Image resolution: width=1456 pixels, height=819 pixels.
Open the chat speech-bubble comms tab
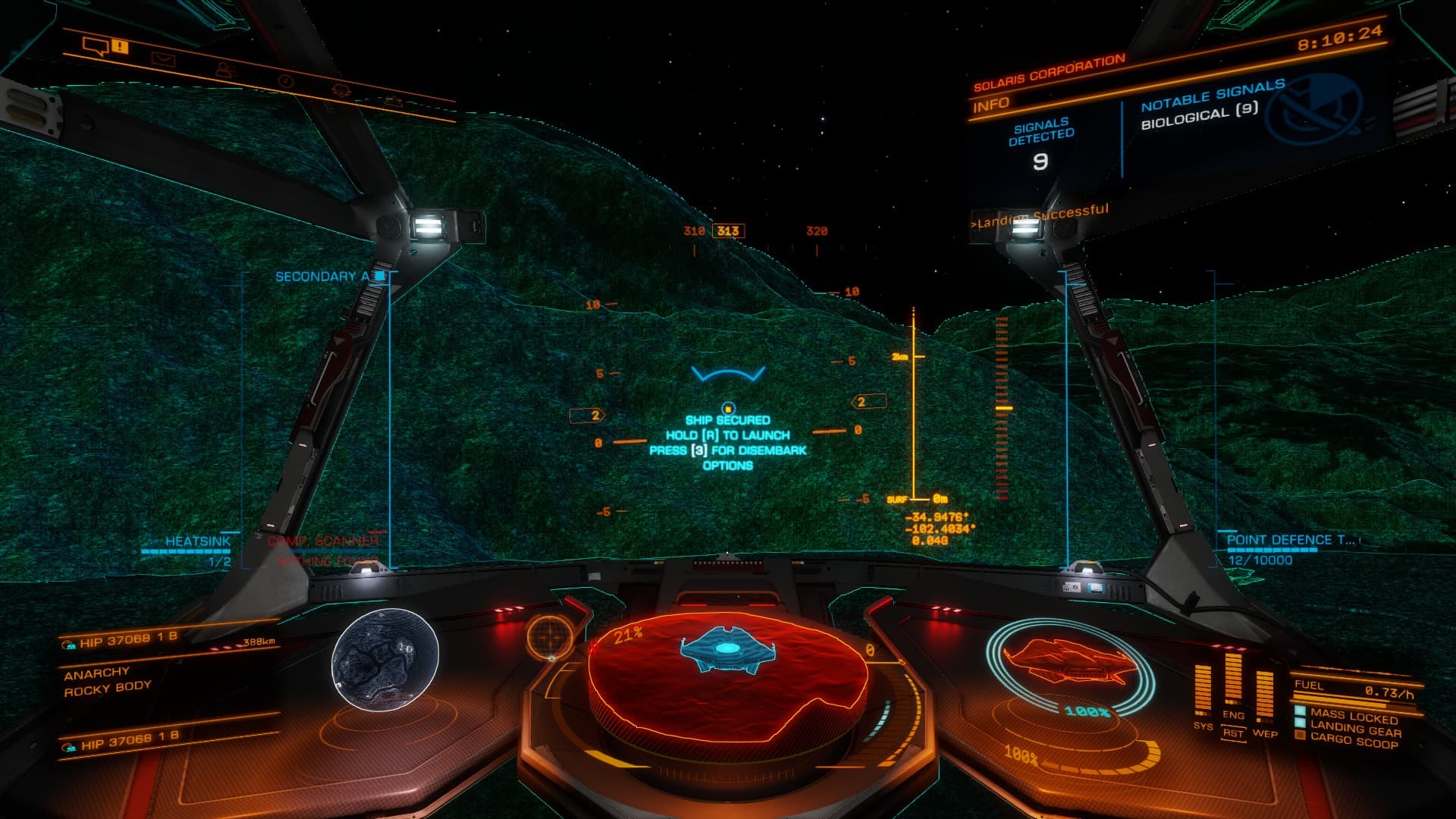pos(96,48)
